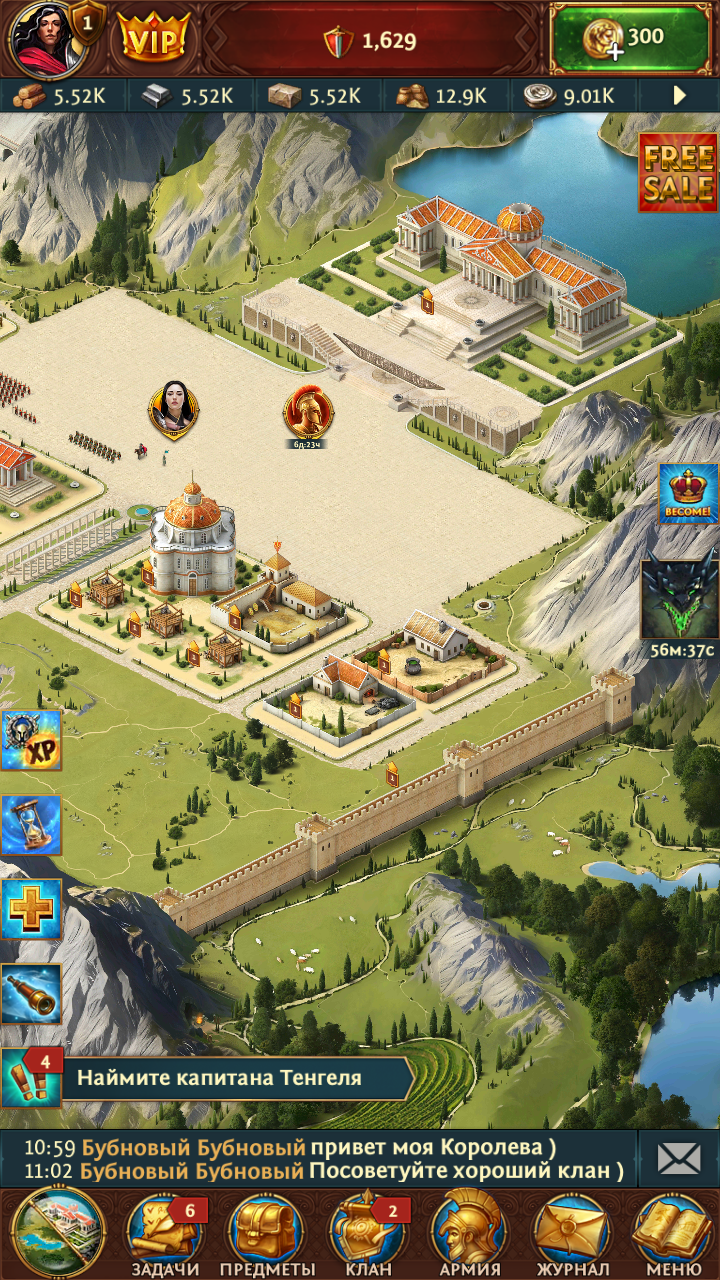Tap the Become crown icon
Image resolution: width=720 pixels, height=1280 pixels.
pos(688,494)
